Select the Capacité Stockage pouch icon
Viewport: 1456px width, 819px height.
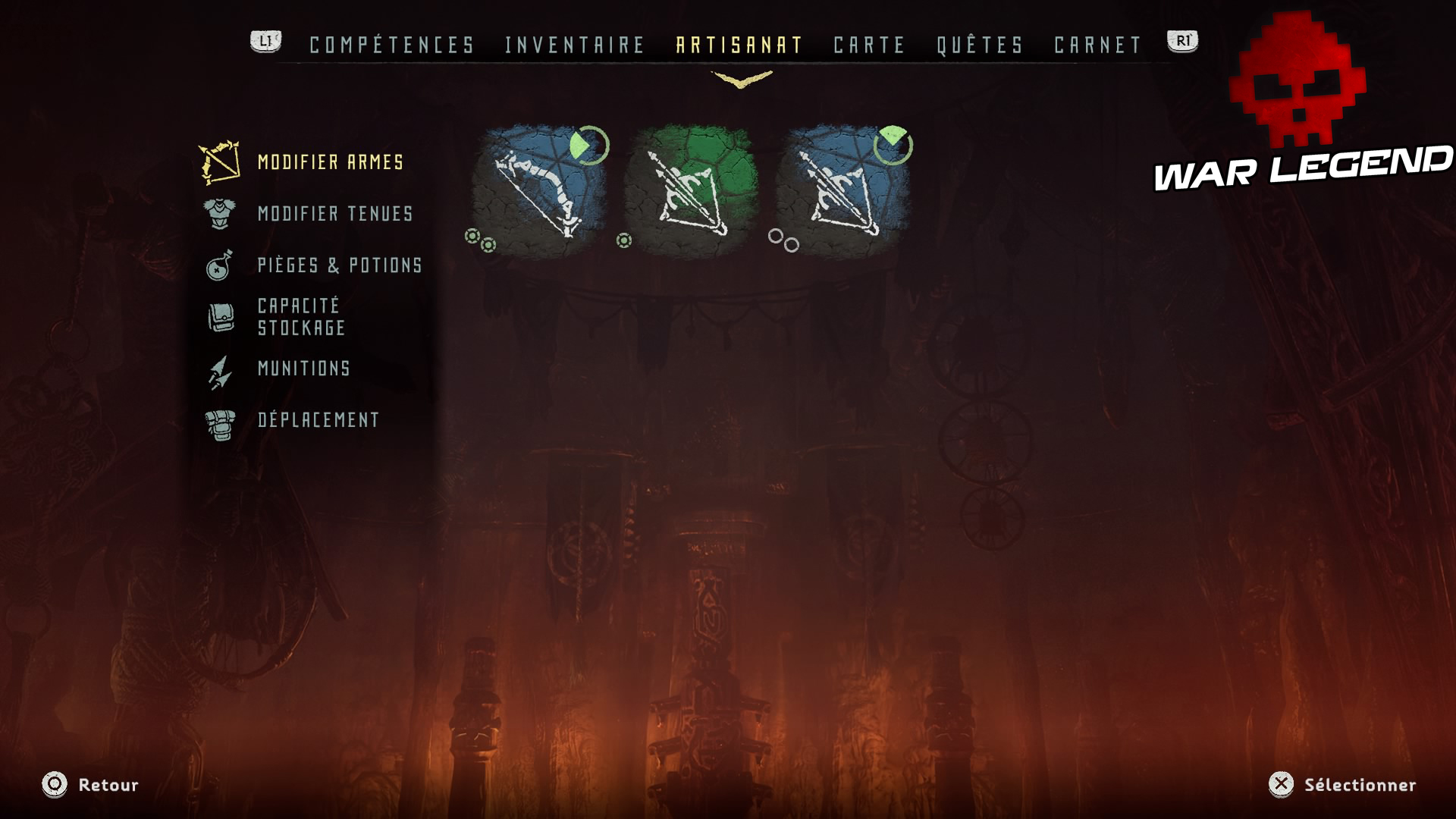coord(218,315)
